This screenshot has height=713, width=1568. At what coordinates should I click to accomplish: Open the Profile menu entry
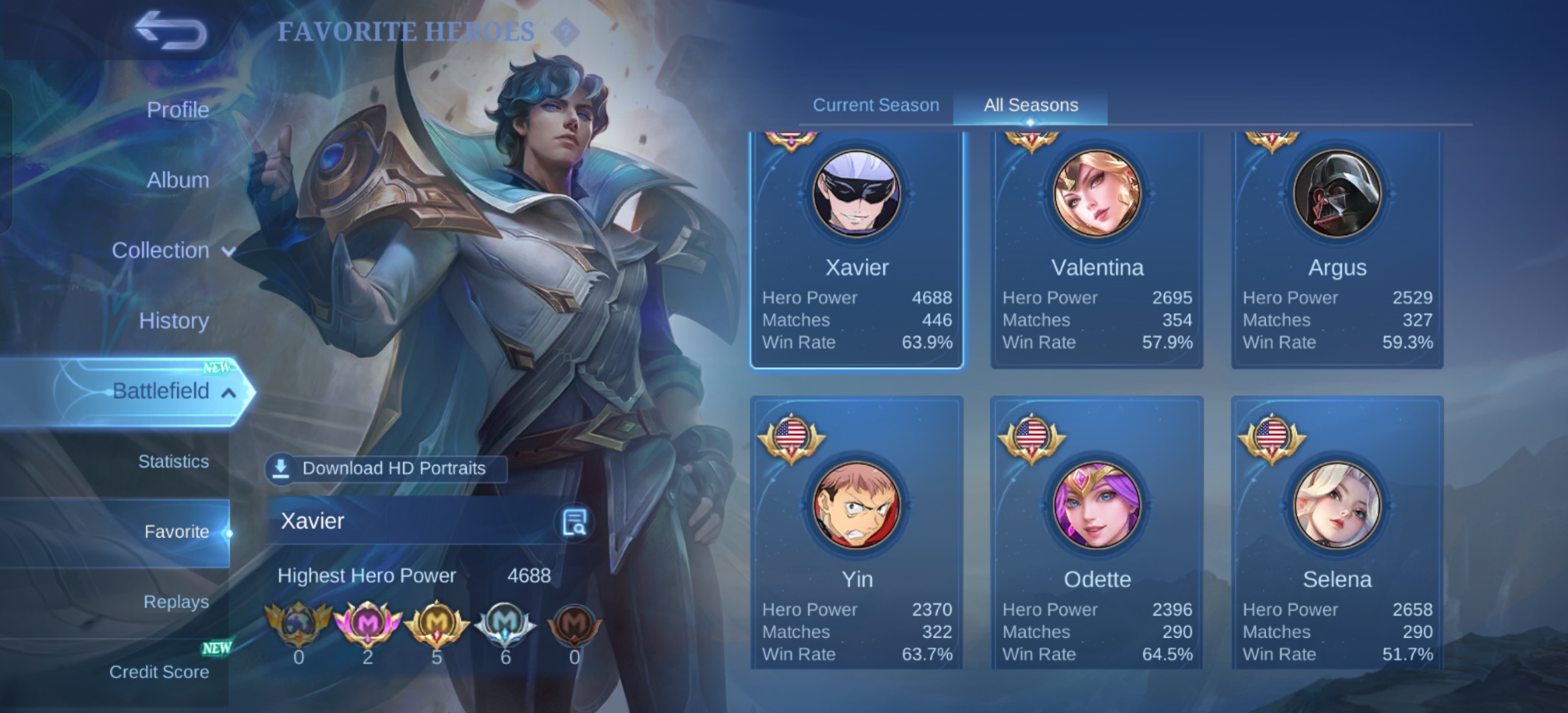coord(178,110)
